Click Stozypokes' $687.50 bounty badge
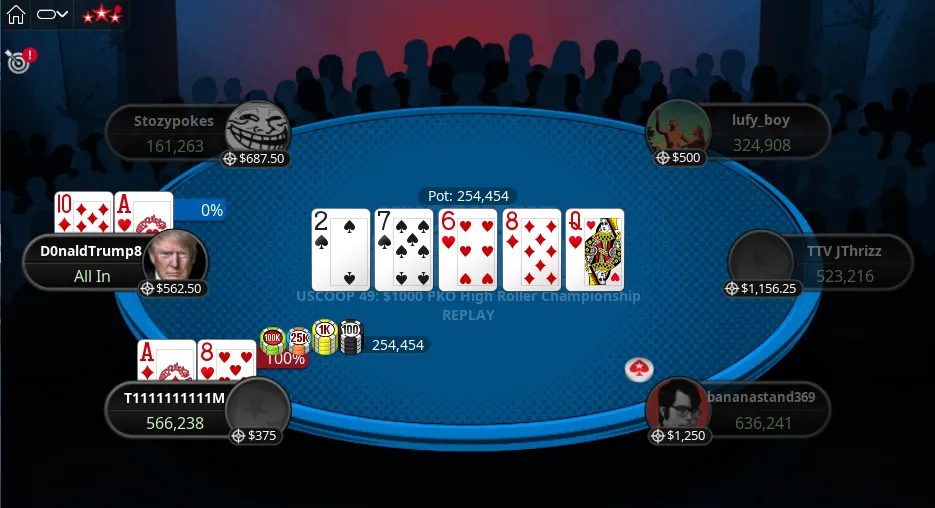 (x=254, y=158)
